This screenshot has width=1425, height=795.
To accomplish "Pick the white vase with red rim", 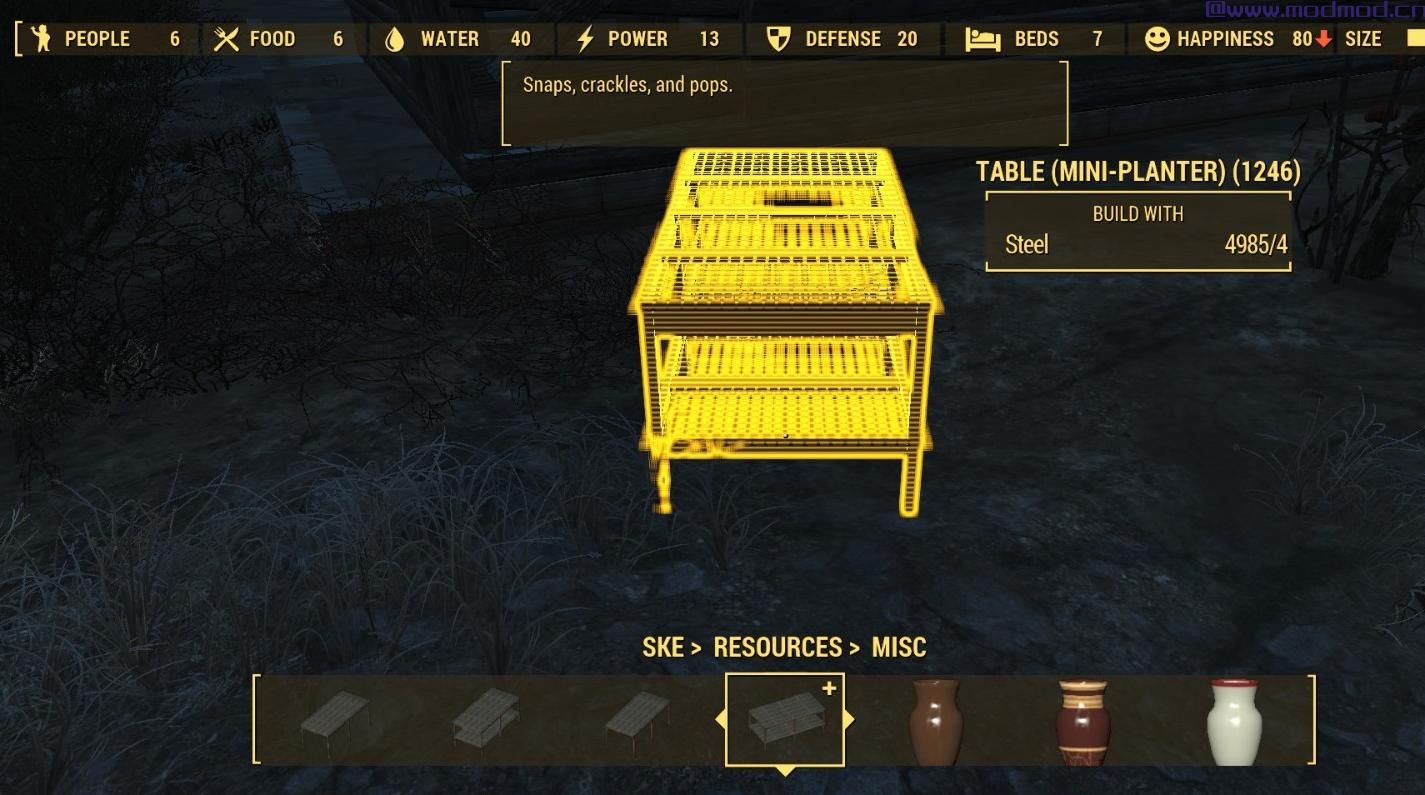I will (x=1233, y=722).
